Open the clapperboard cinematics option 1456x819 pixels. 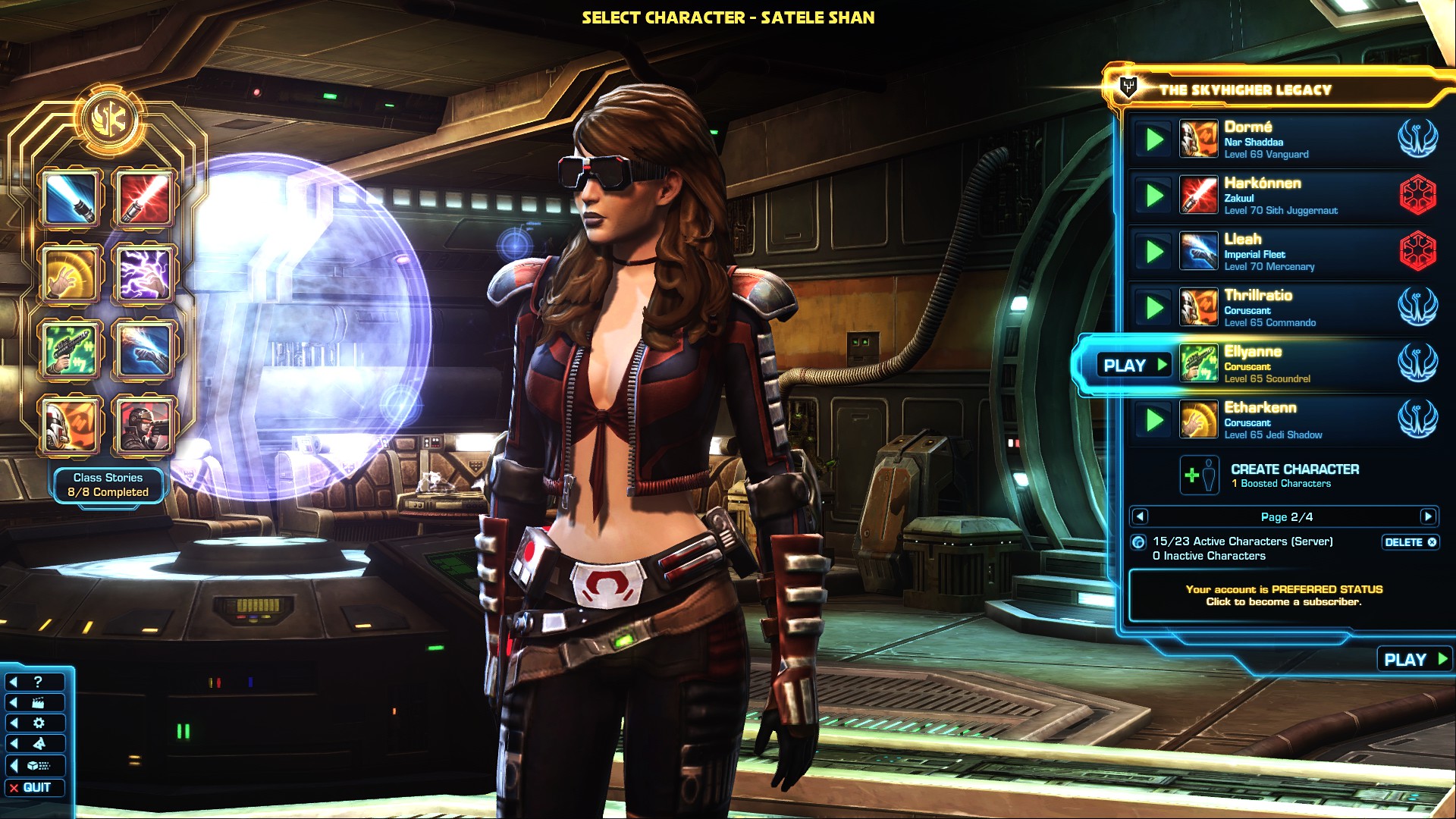[x=35, y=703]
